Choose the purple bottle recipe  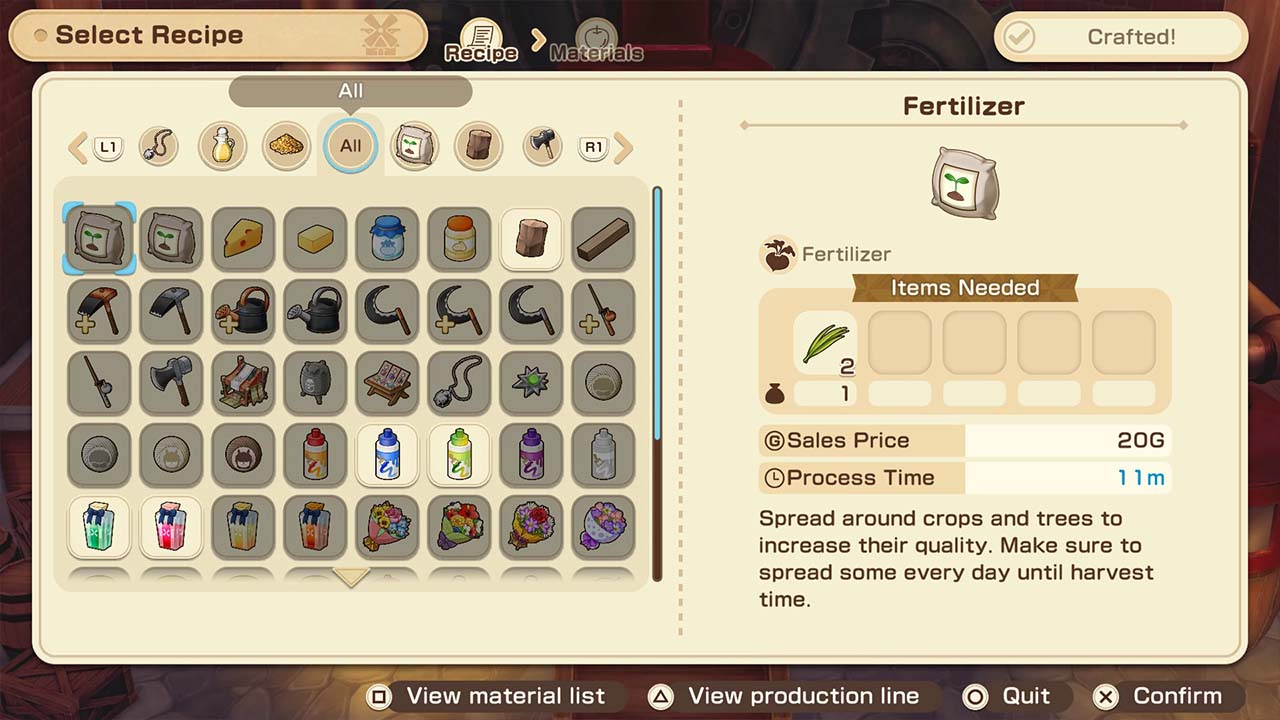(531, 455)
